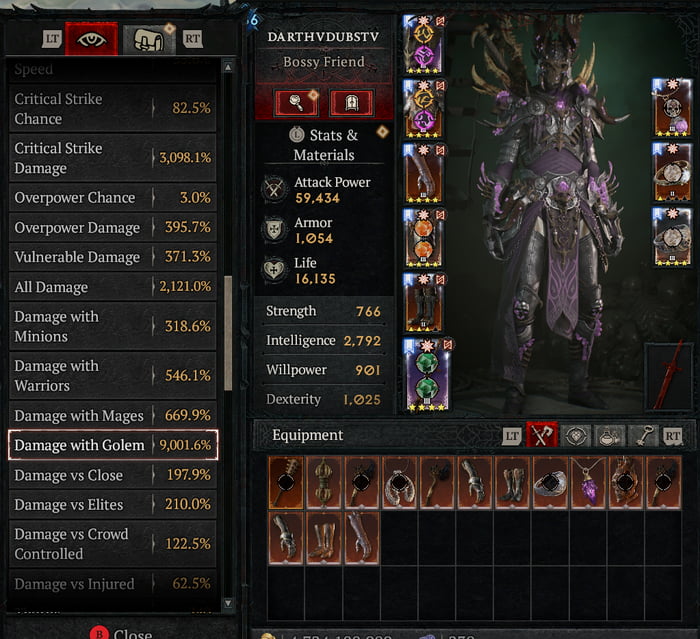Open the potion consumables inventory tab
Image resolution: width=700 pixels, height=639 pixels.
[609, 435]
